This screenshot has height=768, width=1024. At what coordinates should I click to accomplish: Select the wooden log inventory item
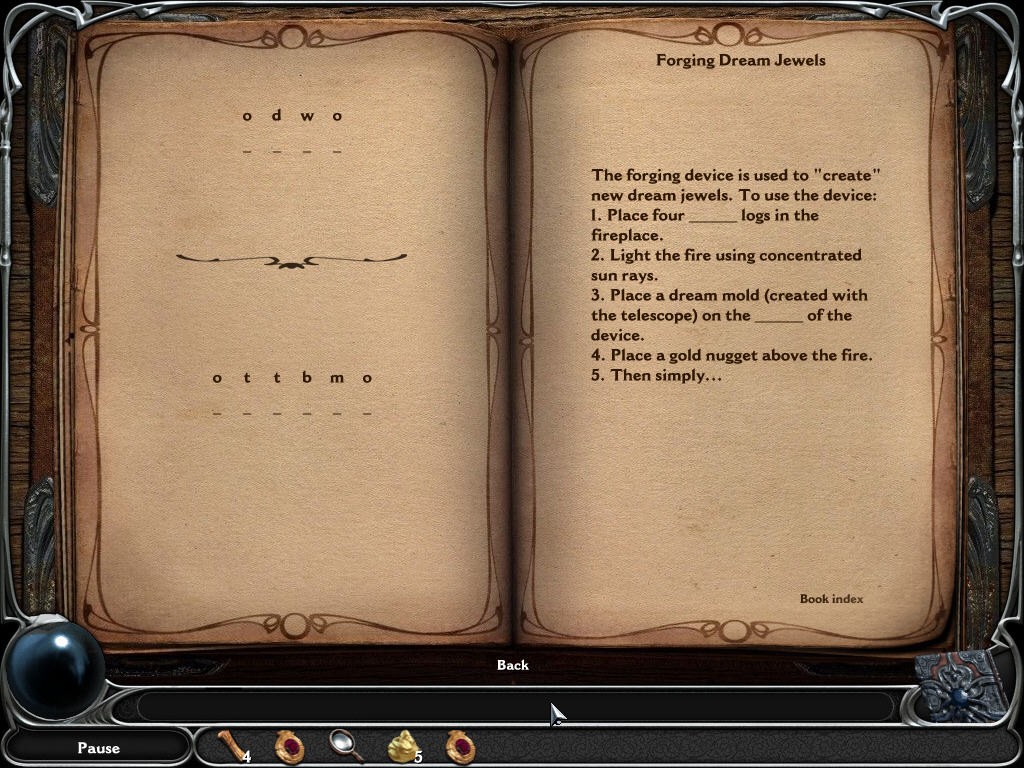point(233,746)
